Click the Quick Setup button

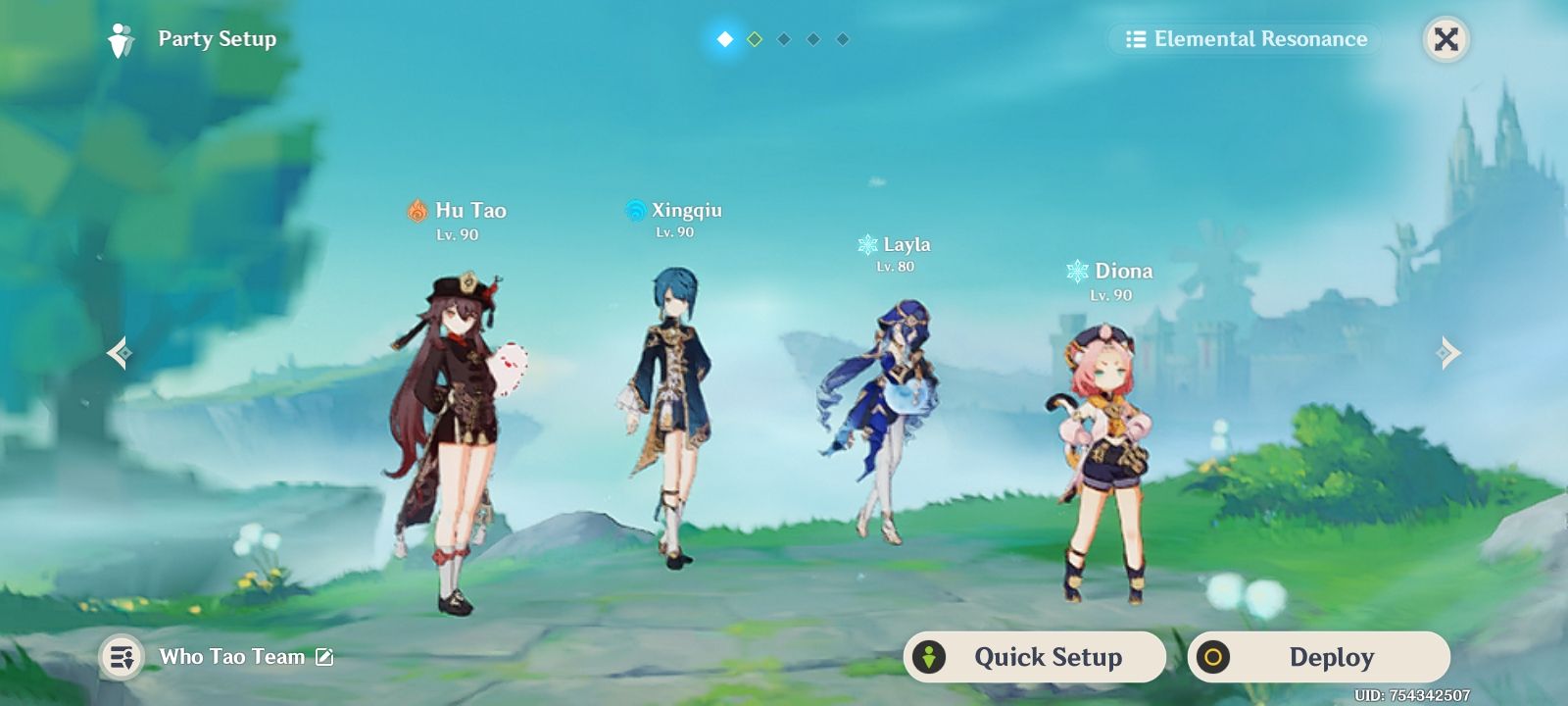(1035, 657)
